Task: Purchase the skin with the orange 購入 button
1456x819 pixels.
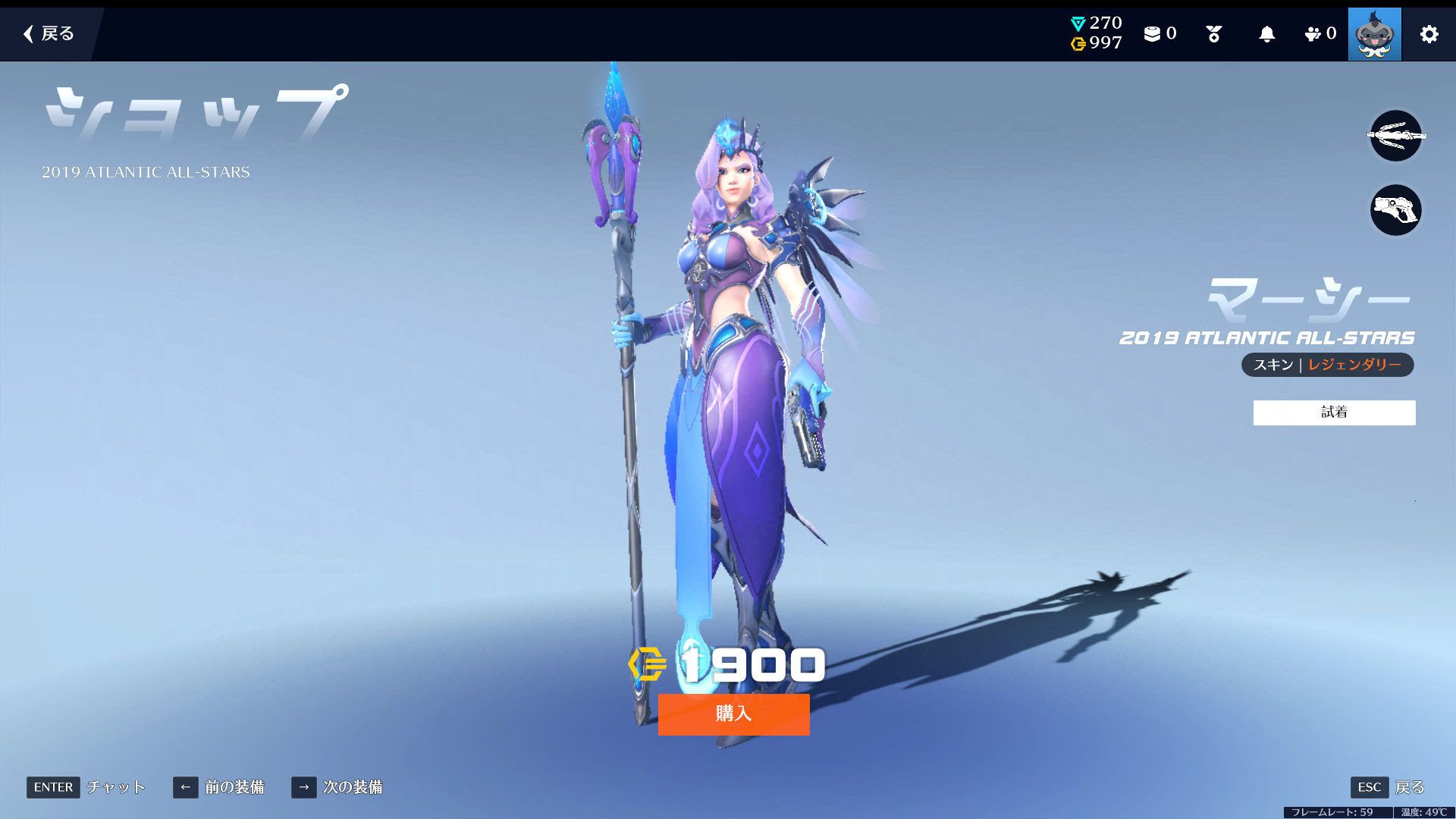Action: (x=733, y=714)
